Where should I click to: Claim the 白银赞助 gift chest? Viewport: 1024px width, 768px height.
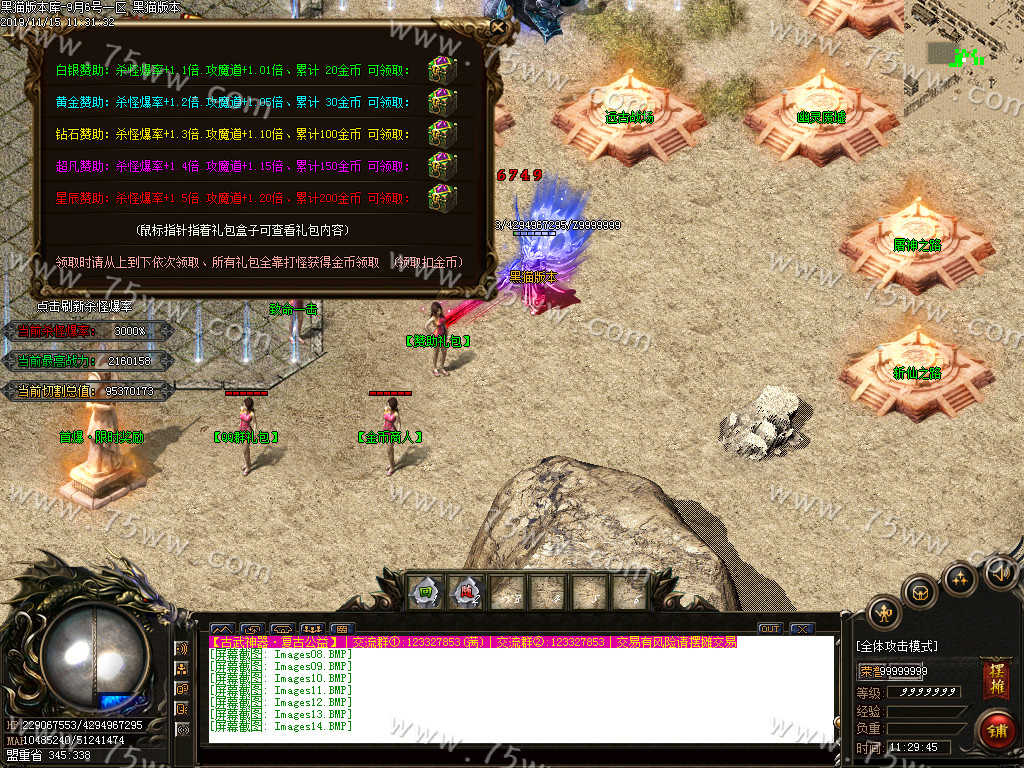(x=441, y=70)
